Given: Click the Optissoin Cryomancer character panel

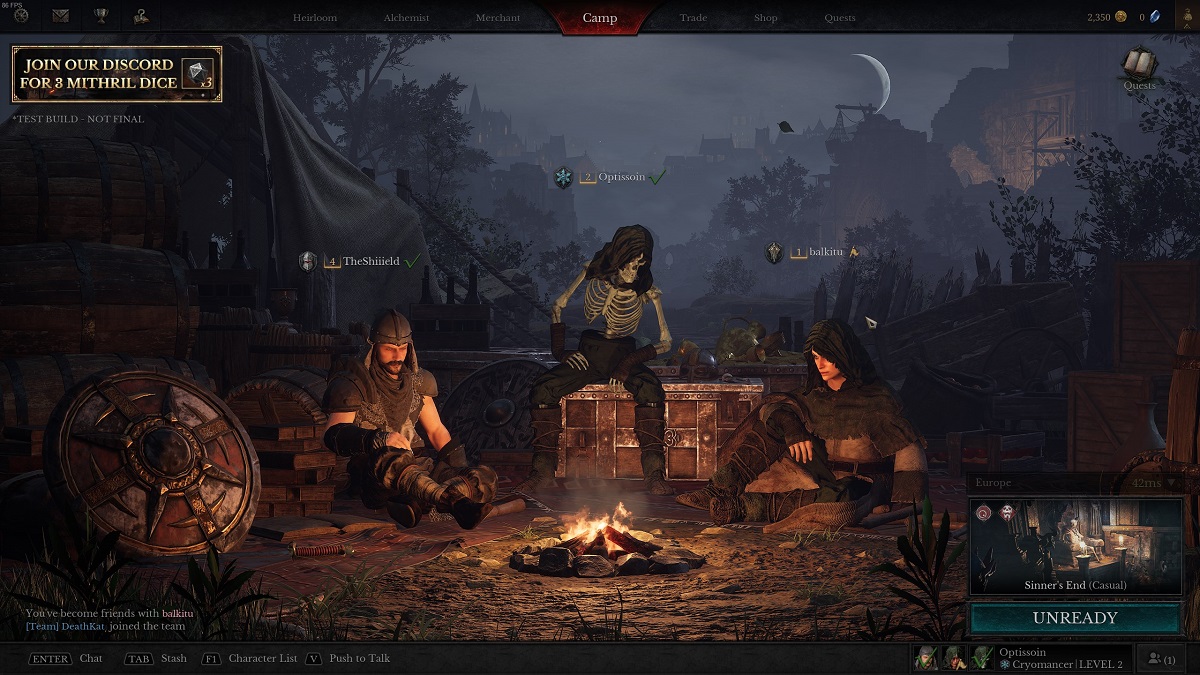Looking at the screenshot, I should (1062, 658).
